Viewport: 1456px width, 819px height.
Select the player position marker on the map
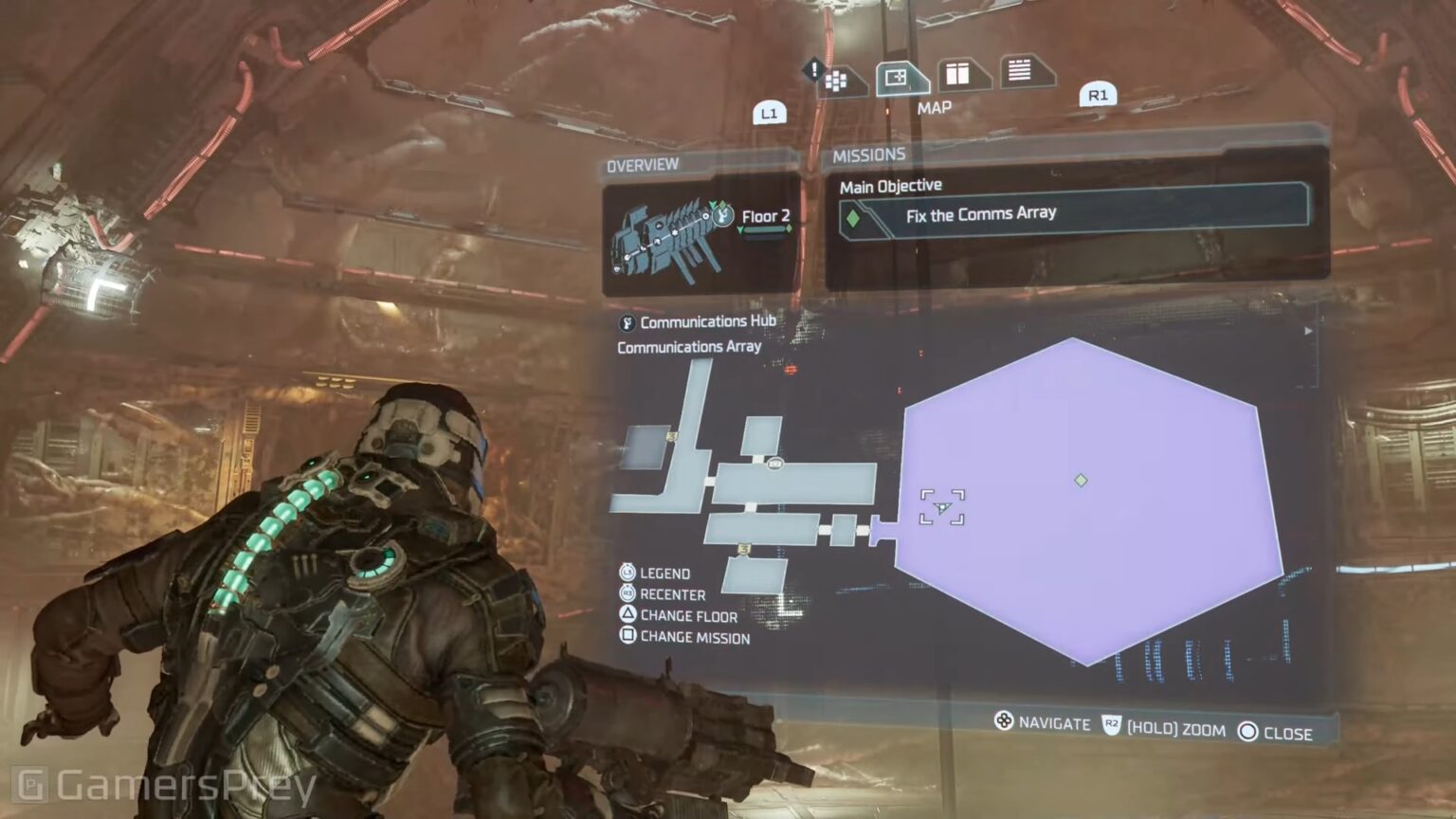(942, 508)
